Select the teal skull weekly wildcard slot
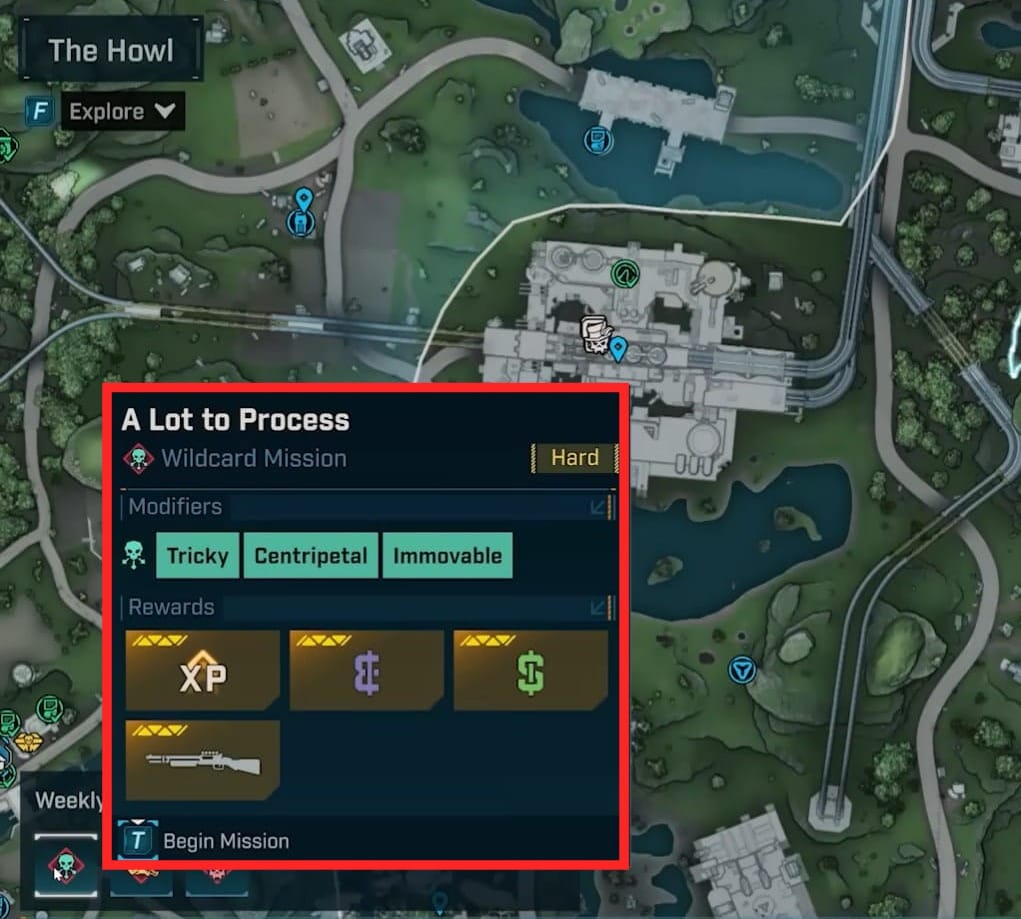 point(67,866)
